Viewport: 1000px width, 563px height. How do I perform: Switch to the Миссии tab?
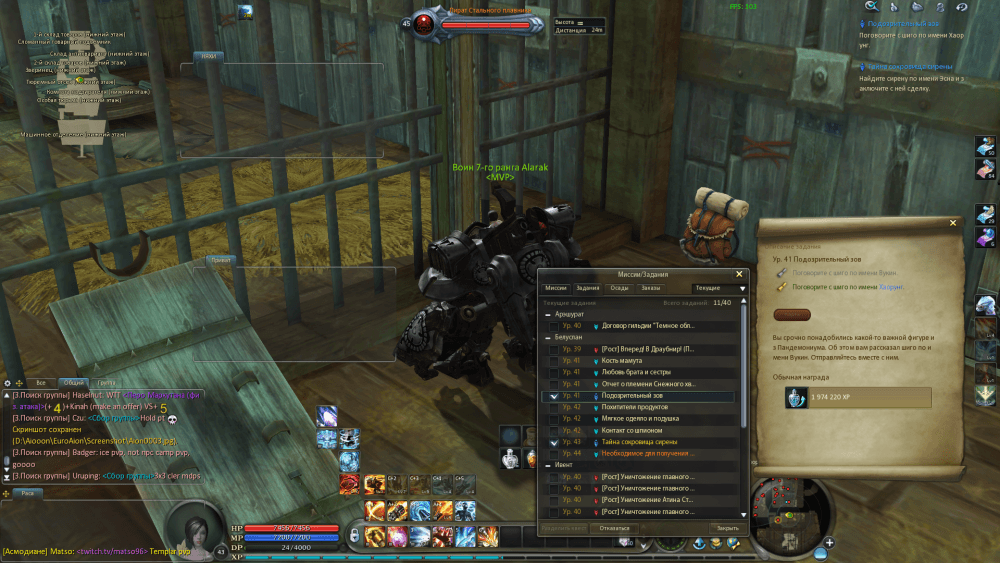point(555,288)
